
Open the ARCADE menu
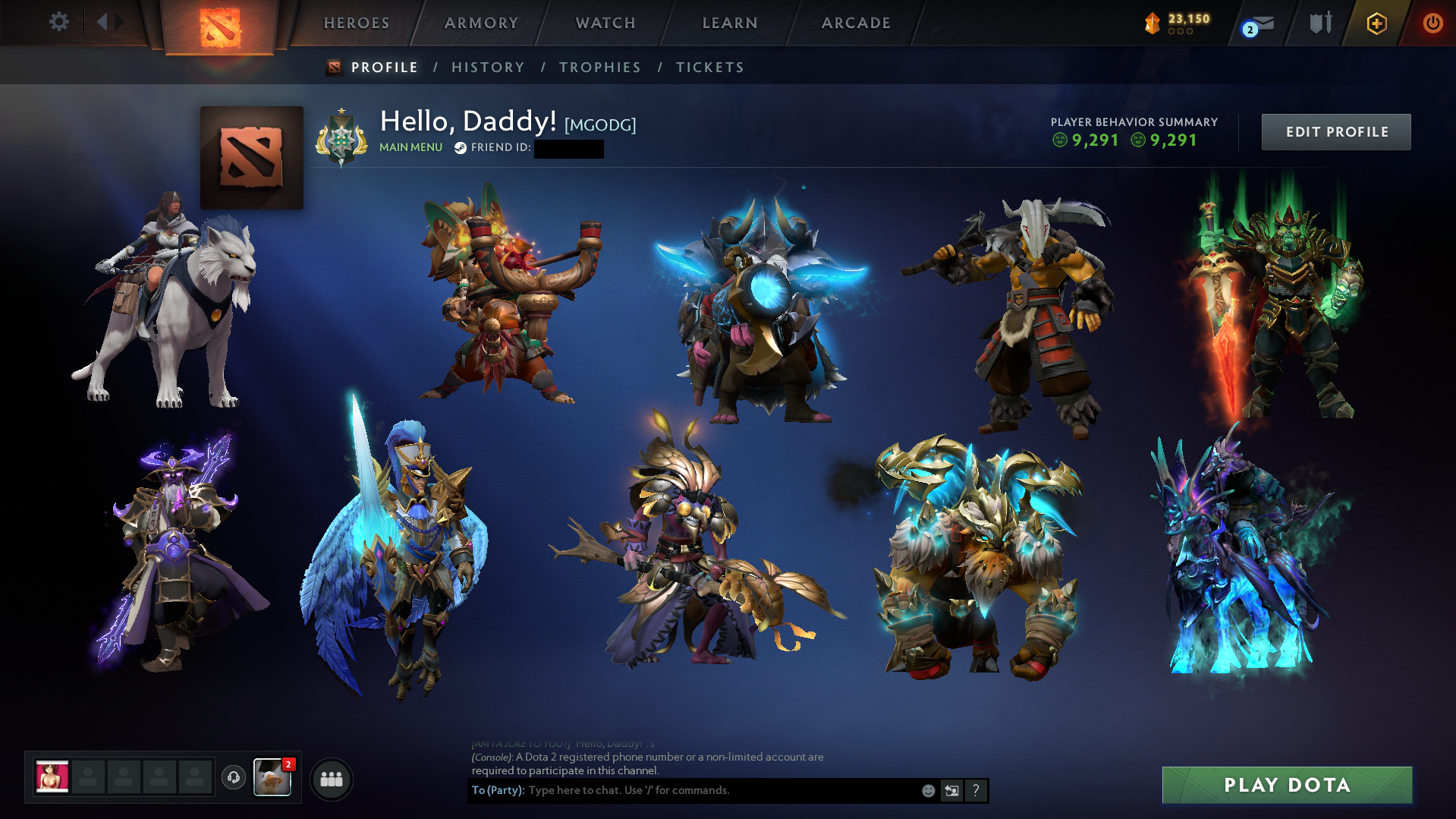[856, 23]
